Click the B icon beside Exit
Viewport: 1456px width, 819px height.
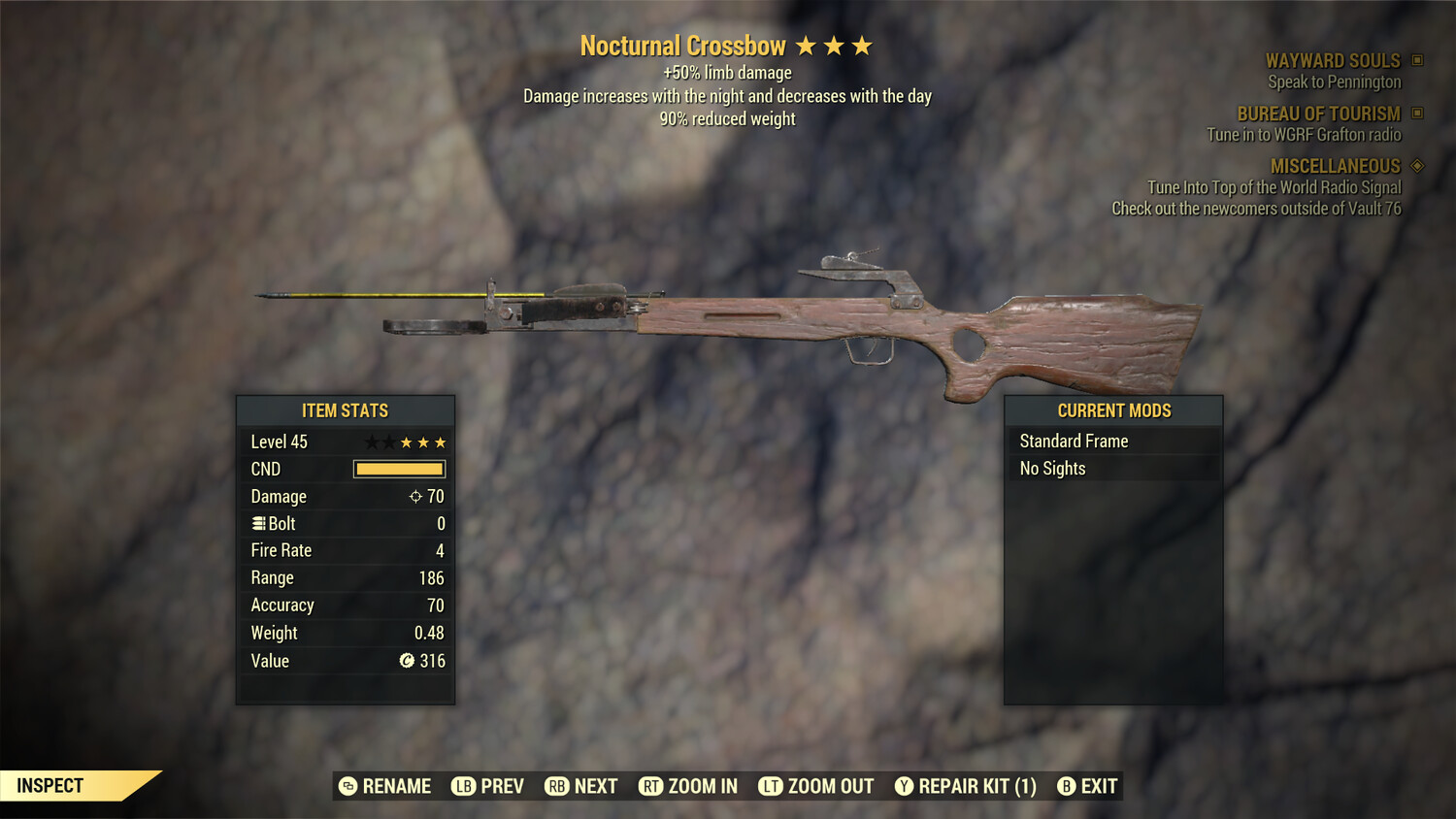pyautogui.click(x=1066, y=786)
